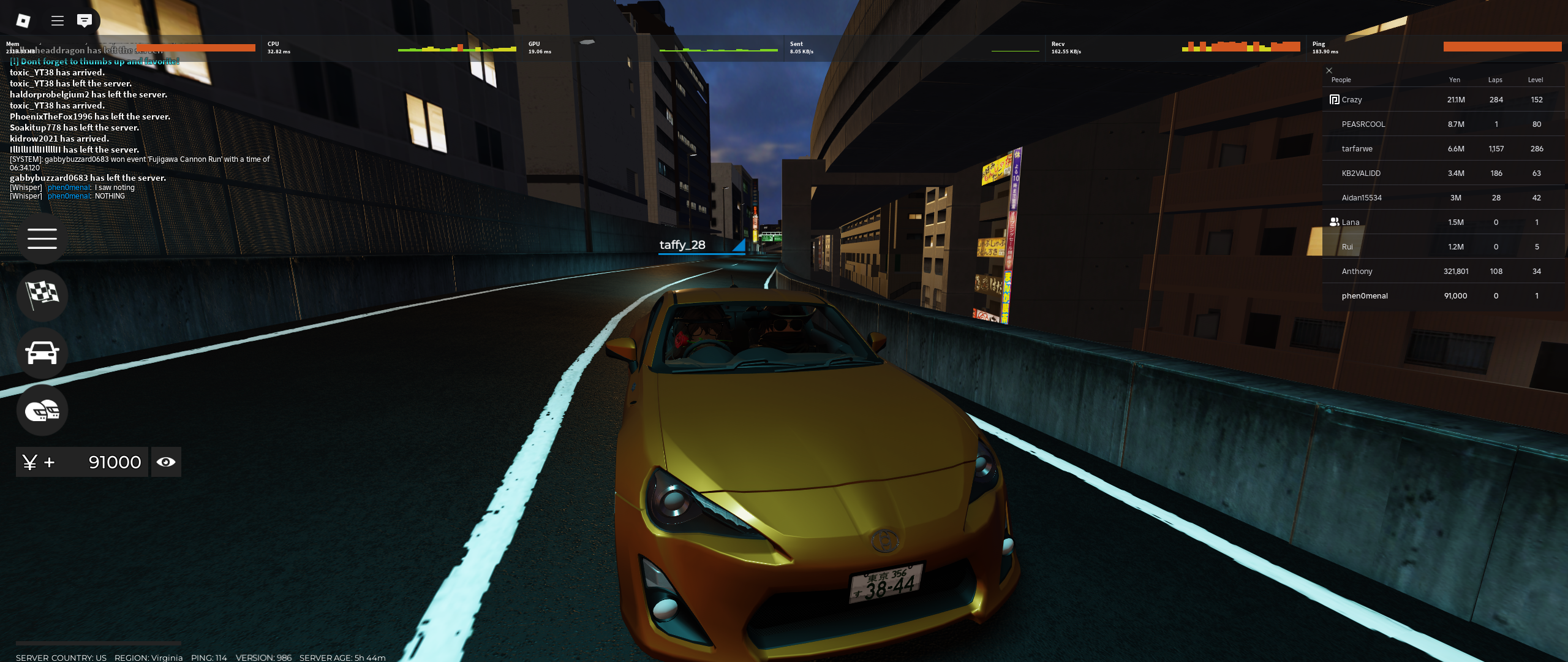Select Anthony in the player list
Viewport: 1568px width, 662px height.
(1357, 272)
